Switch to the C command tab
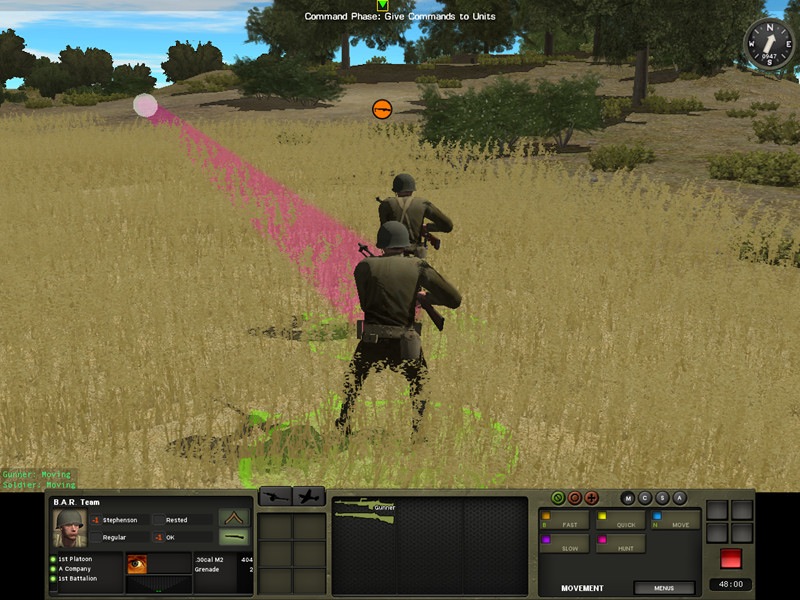Screen dimensions: 800x600 point(645,498)
